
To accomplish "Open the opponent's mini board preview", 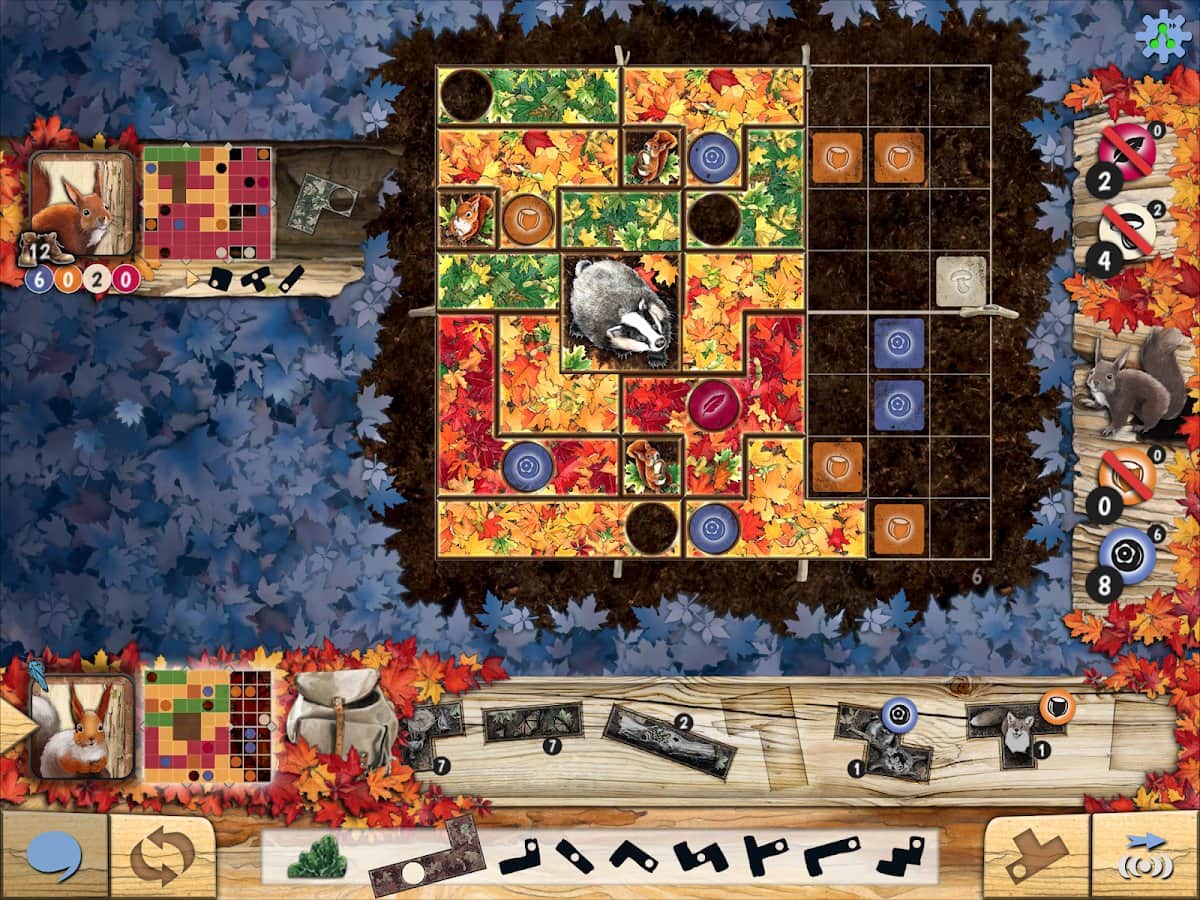I will pos(207,203).
